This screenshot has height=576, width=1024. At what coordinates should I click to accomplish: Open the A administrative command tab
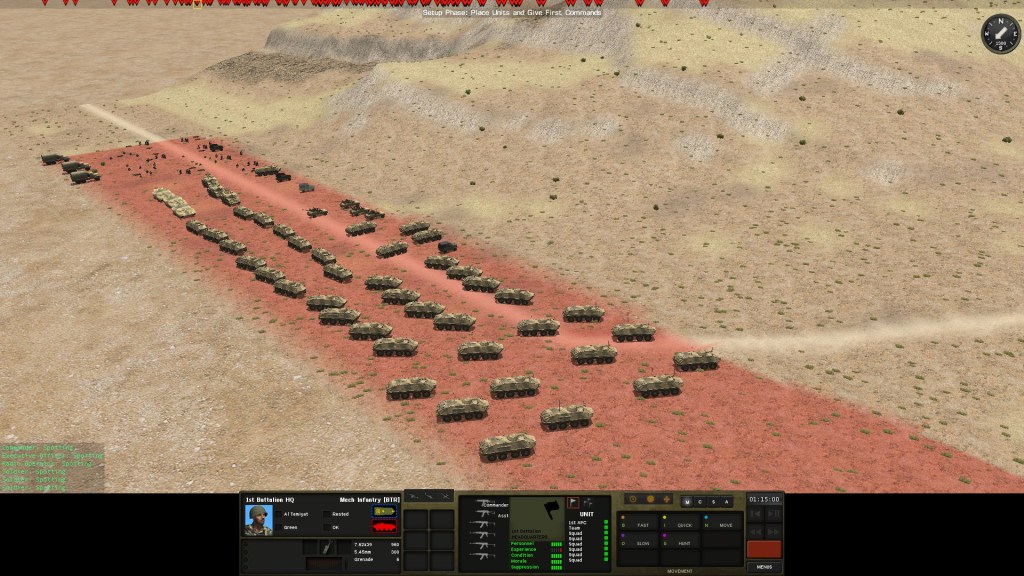[x=727, y=501]
